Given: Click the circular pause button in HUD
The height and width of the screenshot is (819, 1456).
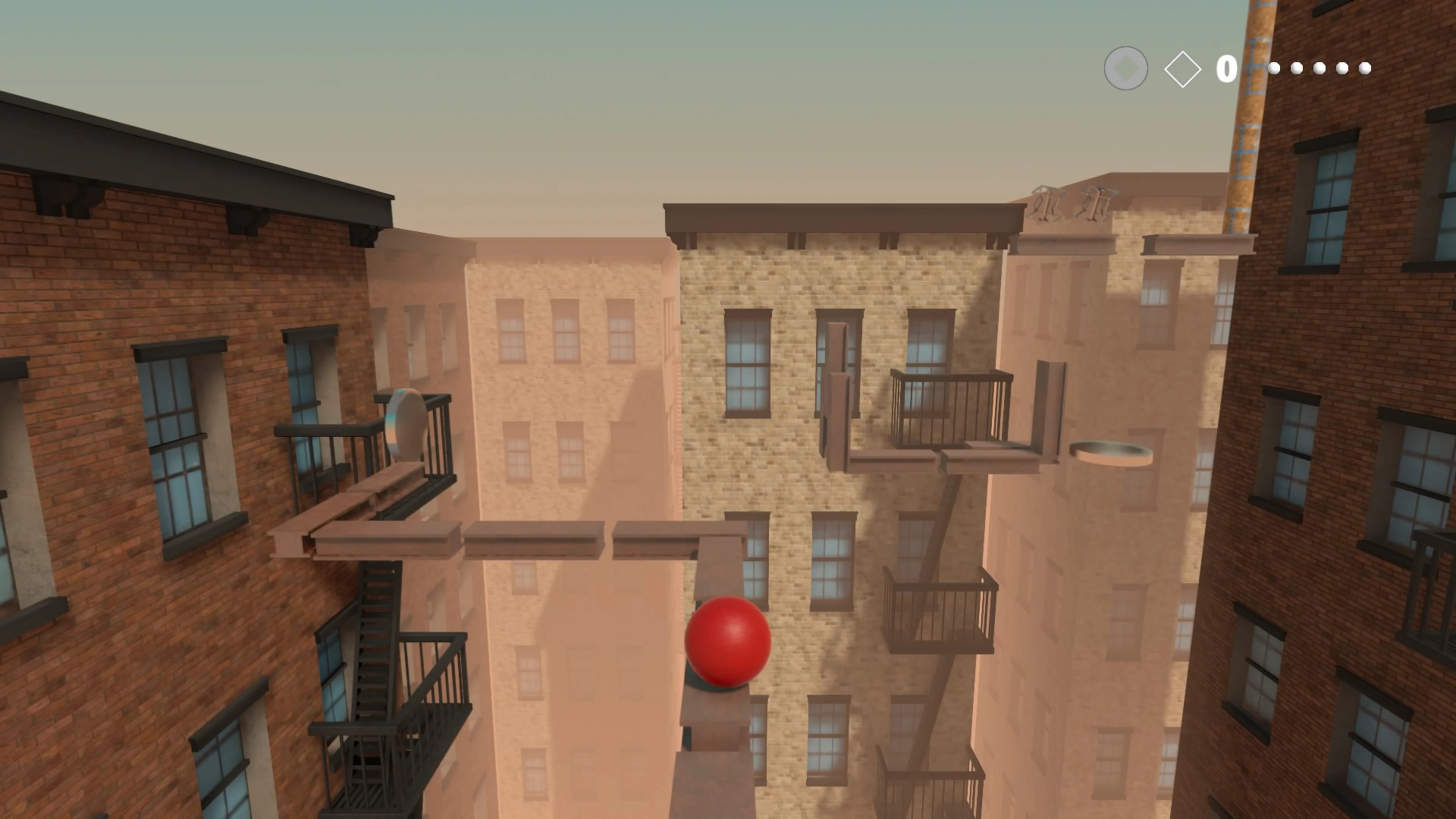Looking at the screenshot, I should point(1126,69).
